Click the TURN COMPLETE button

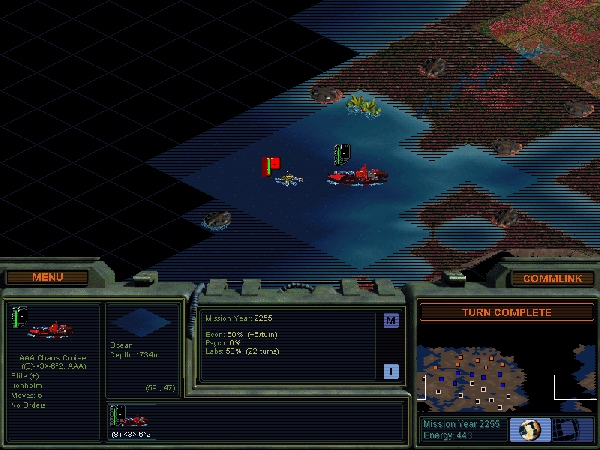507,313
